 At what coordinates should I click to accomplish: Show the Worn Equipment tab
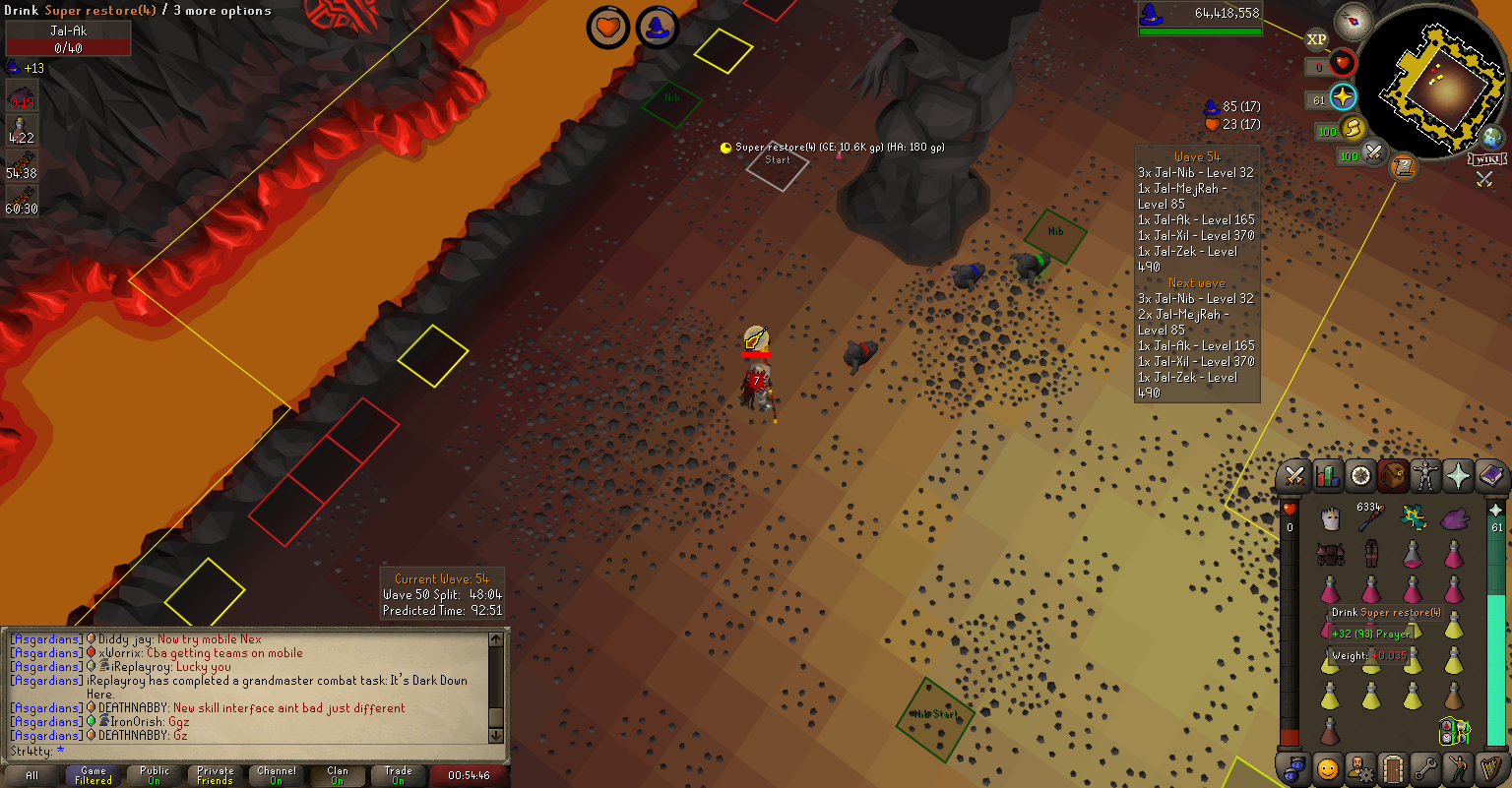[1425, 477]
